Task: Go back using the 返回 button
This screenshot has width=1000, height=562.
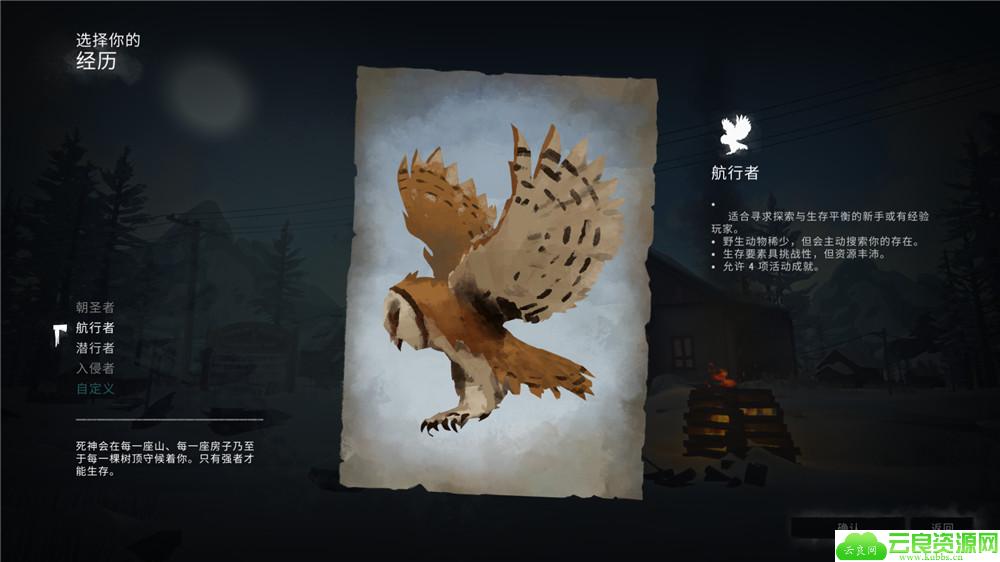Action: [x=942, y=527]
